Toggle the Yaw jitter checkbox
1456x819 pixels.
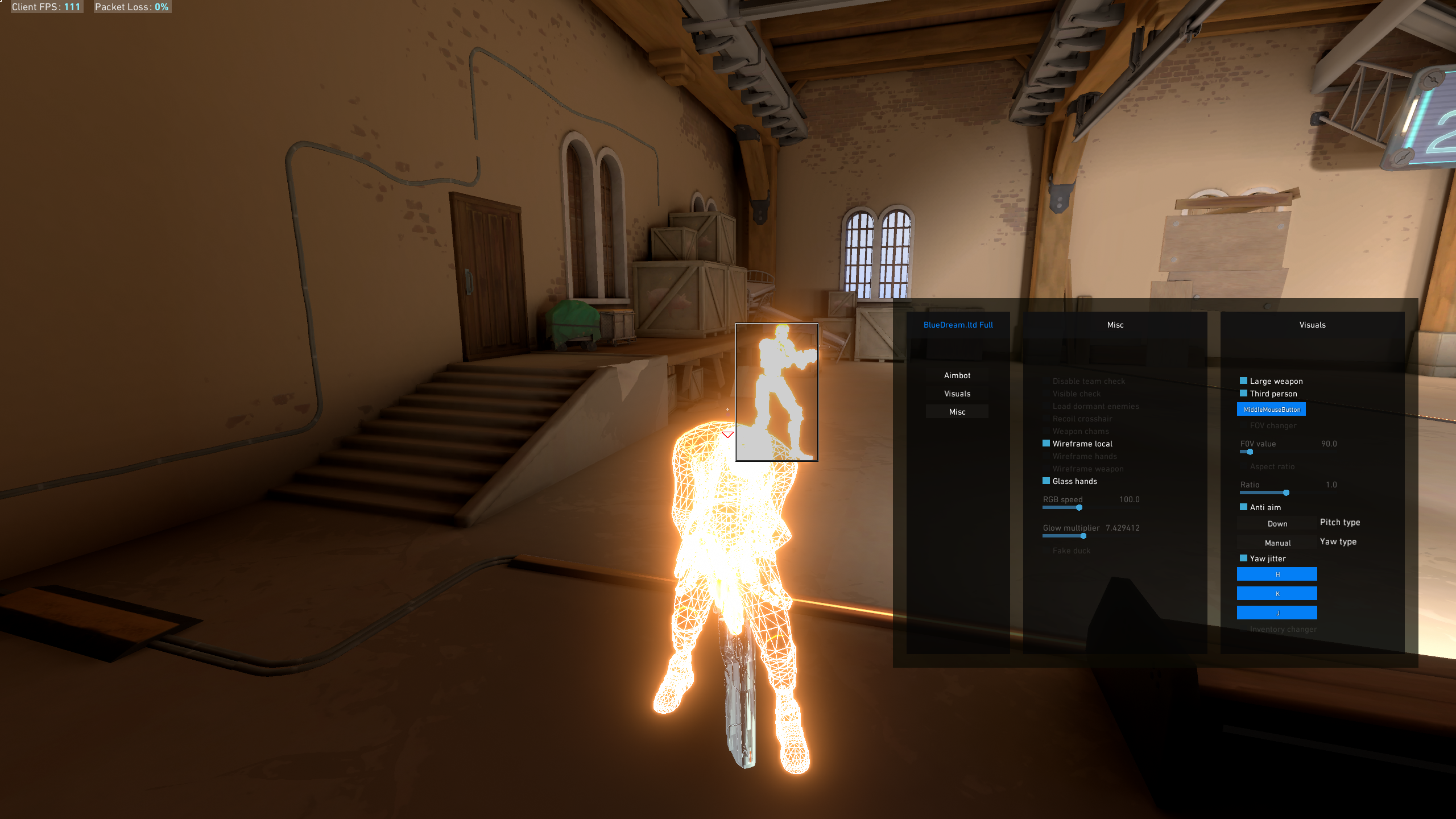(1243, 559)
